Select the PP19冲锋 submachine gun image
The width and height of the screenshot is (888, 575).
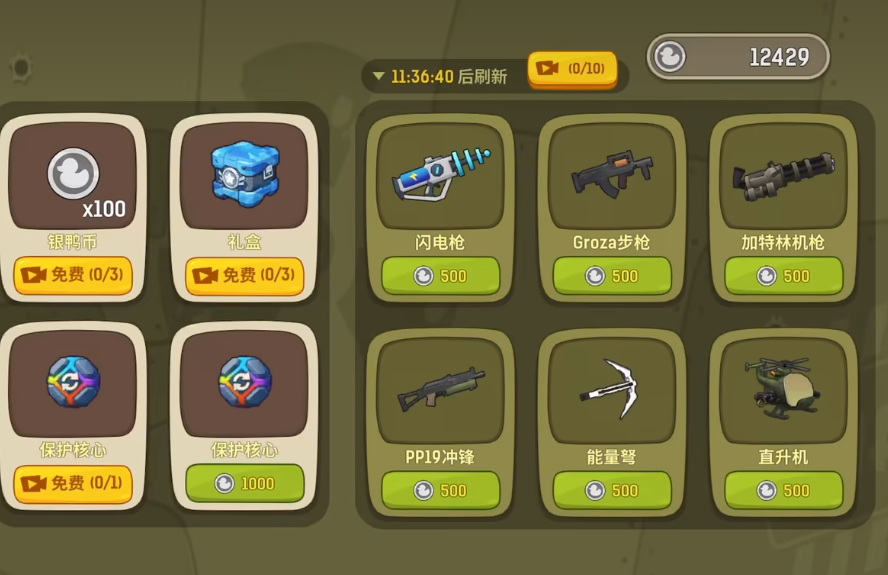(440, 388)
